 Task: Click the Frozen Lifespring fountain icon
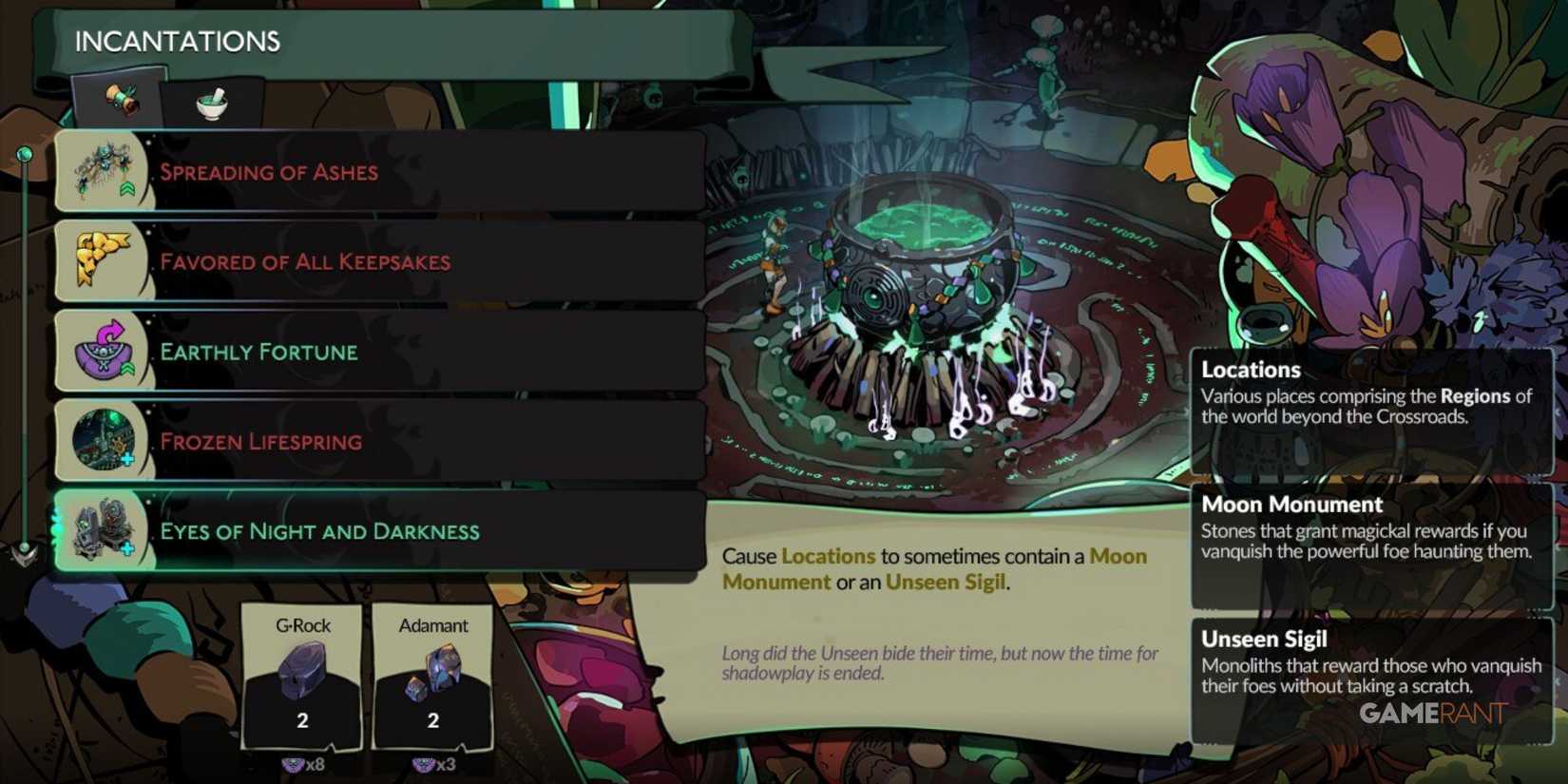[101, 438]
